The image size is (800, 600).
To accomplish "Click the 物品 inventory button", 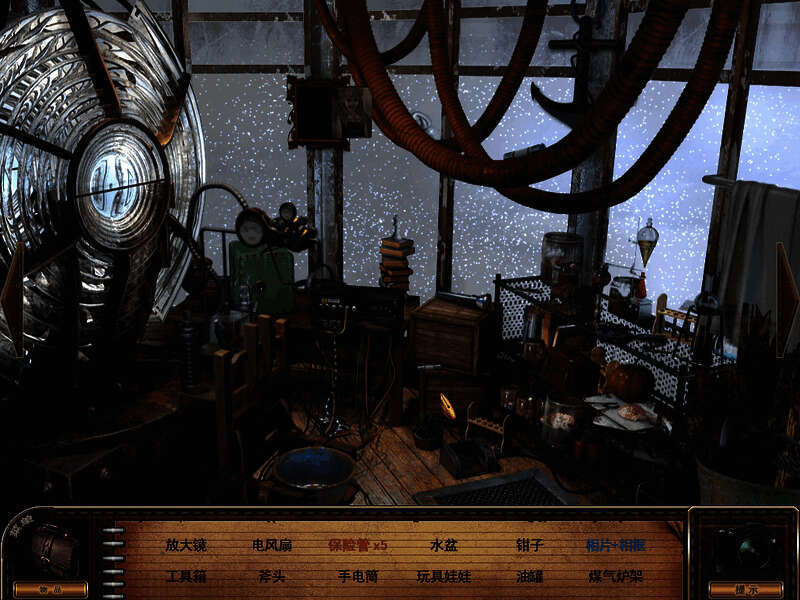I will click(49, 589).
